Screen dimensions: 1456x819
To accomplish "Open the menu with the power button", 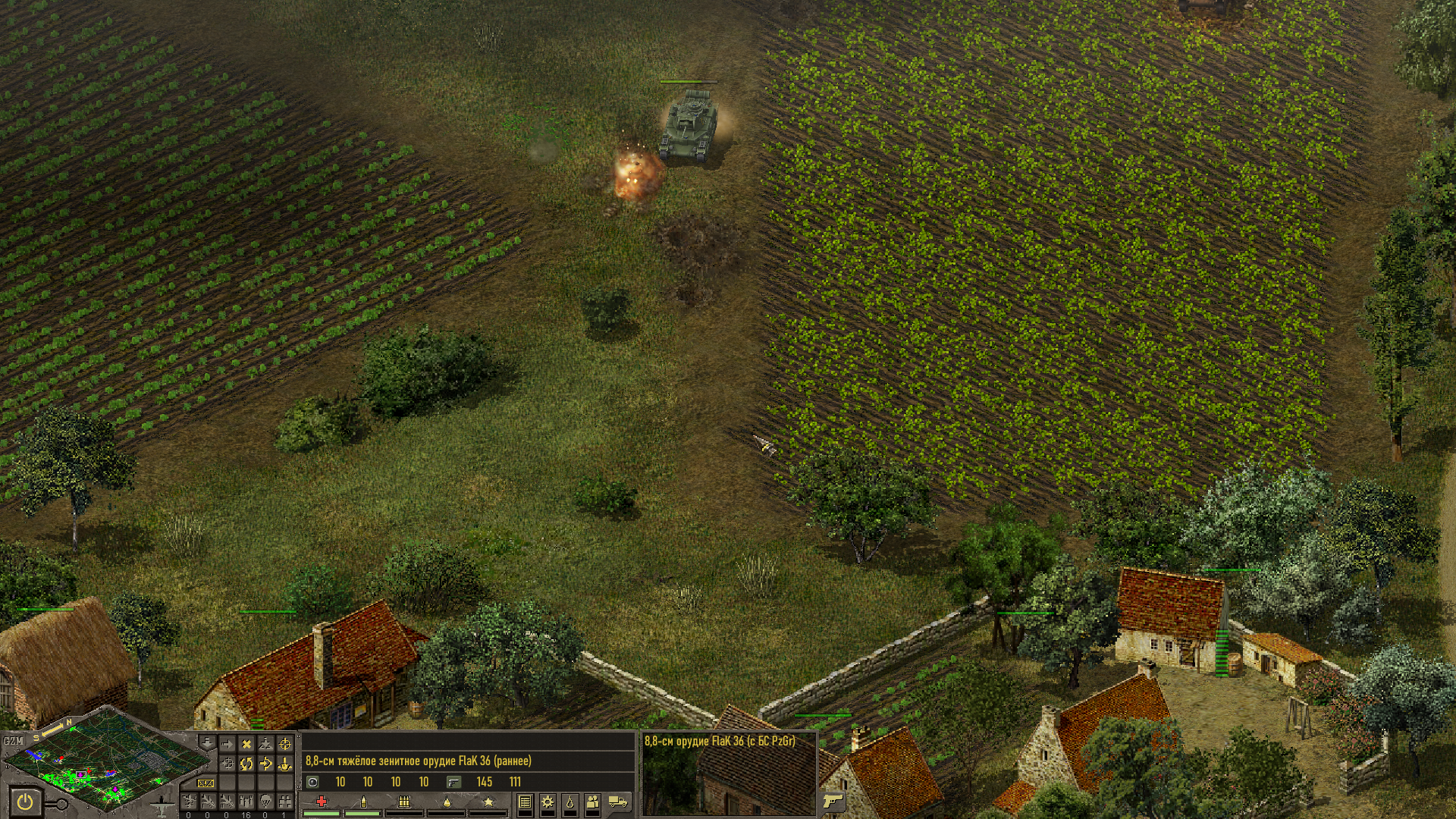I will (x=26, y=802).
